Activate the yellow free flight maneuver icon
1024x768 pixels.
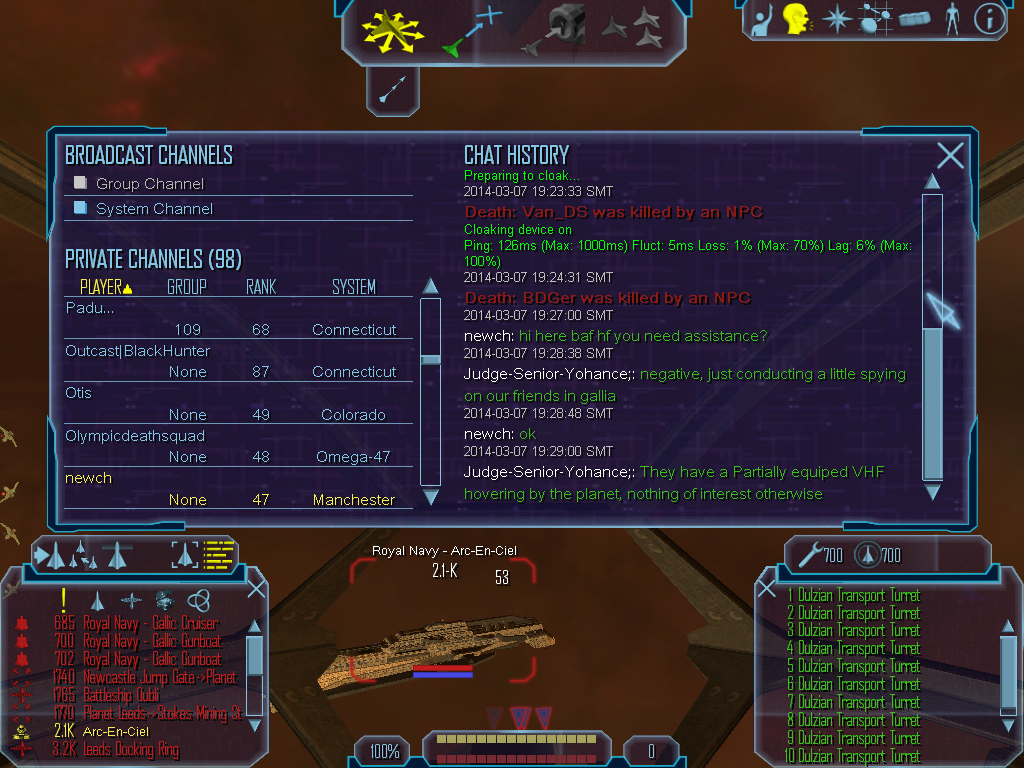pos(393,31)
